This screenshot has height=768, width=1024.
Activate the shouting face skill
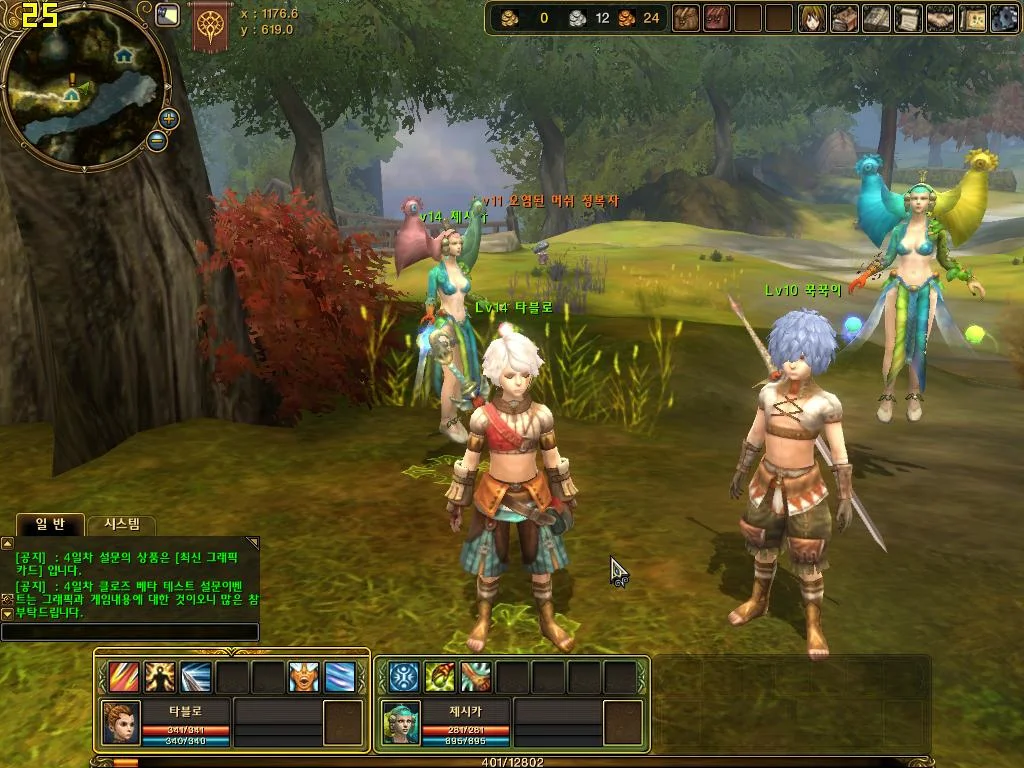point(304,677)
